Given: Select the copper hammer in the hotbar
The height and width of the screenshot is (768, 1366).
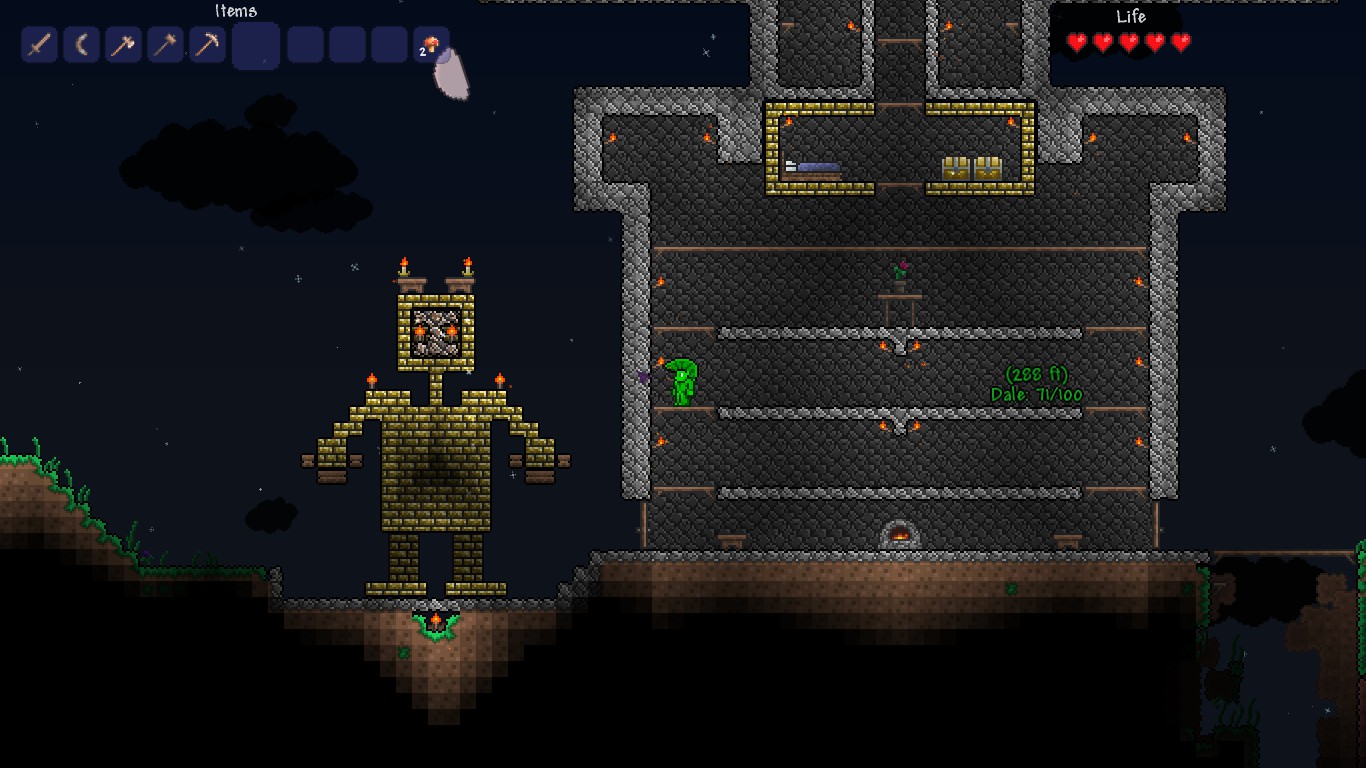Looking at the screenshot, I should pyautogui.click(x=165, y=44).
